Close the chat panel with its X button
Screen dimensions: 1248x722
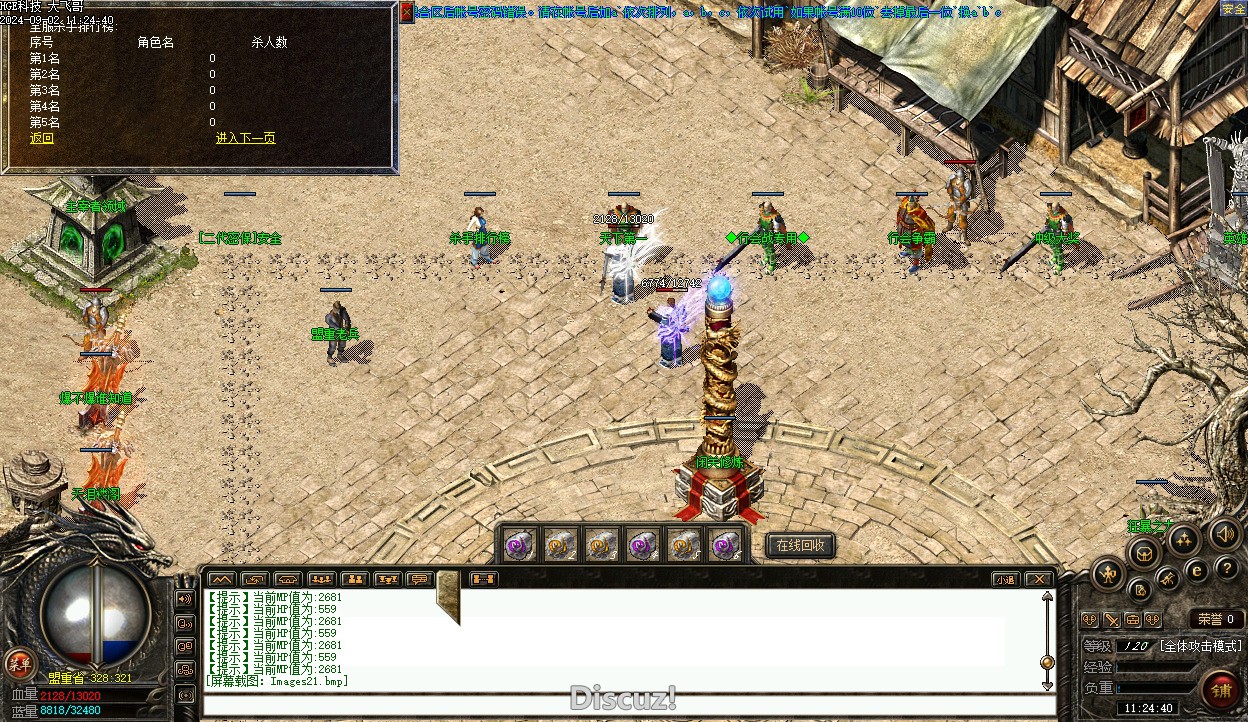click(1040, 579)
